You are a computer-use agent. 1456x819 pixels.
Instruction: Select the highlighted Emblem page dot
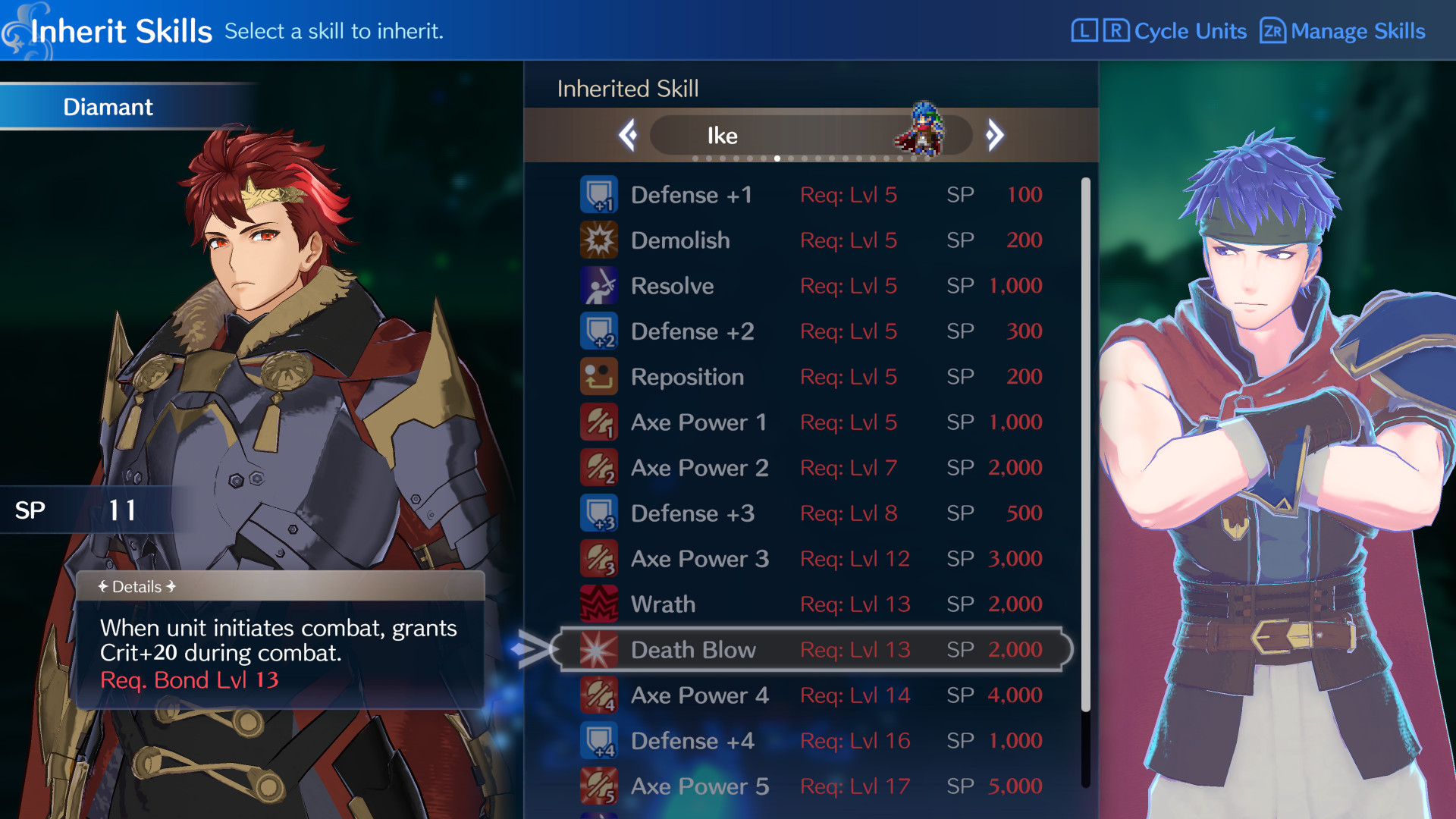(x=777, y=158)
